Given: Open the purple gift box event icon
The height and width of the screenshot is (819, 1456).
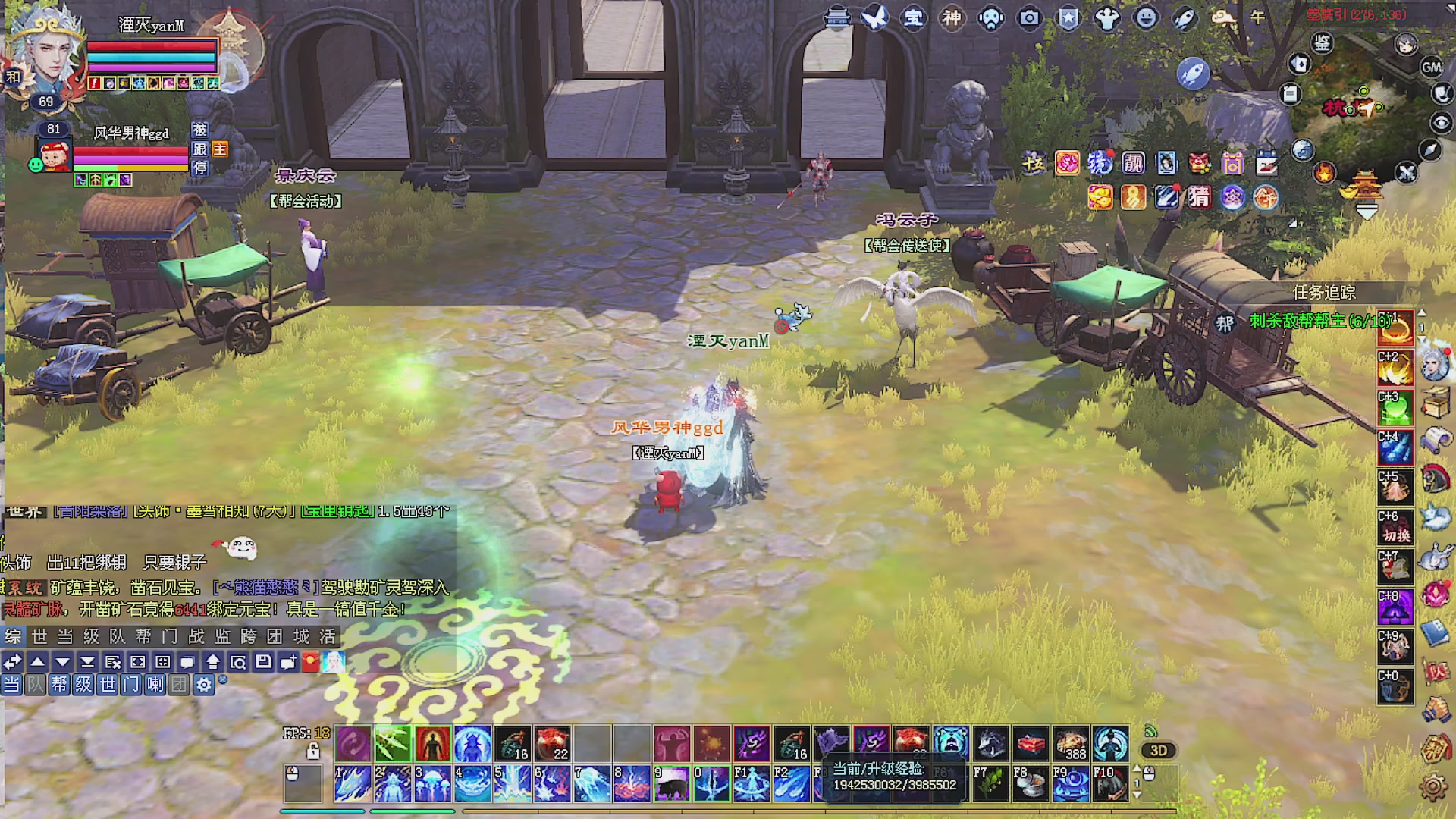Looking at the screenshot, I should (1232, 163).
